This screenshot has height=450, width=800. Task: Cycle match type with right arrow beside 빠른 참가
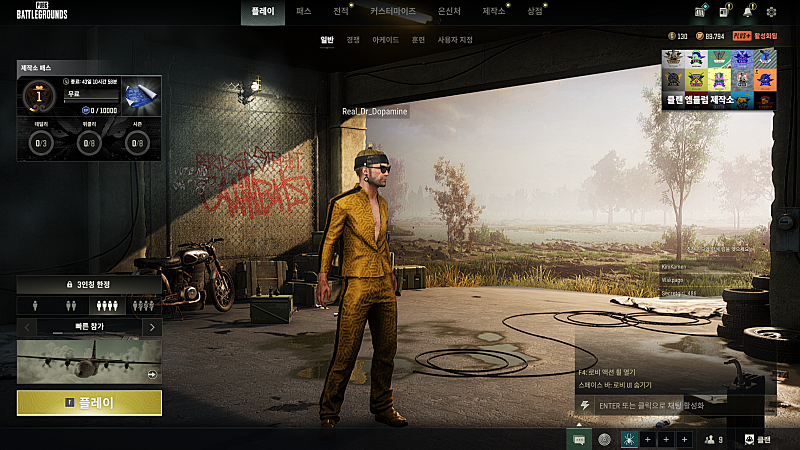[151, 327]
